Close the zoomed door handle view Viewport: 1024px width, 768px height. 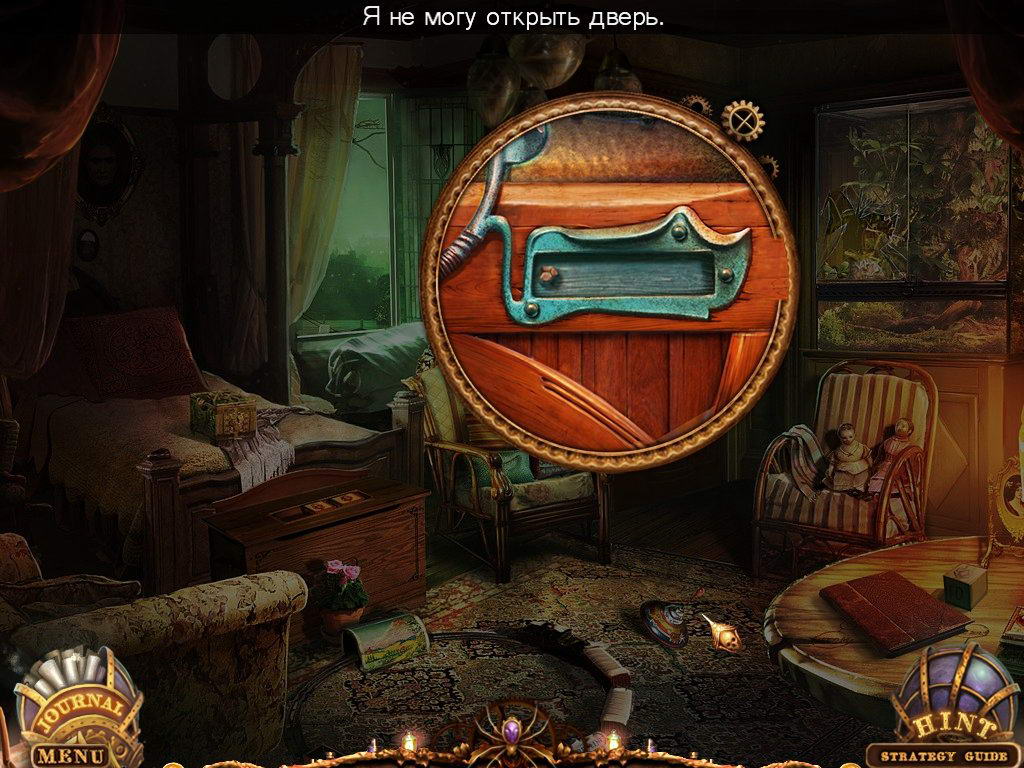coord(742,121)
